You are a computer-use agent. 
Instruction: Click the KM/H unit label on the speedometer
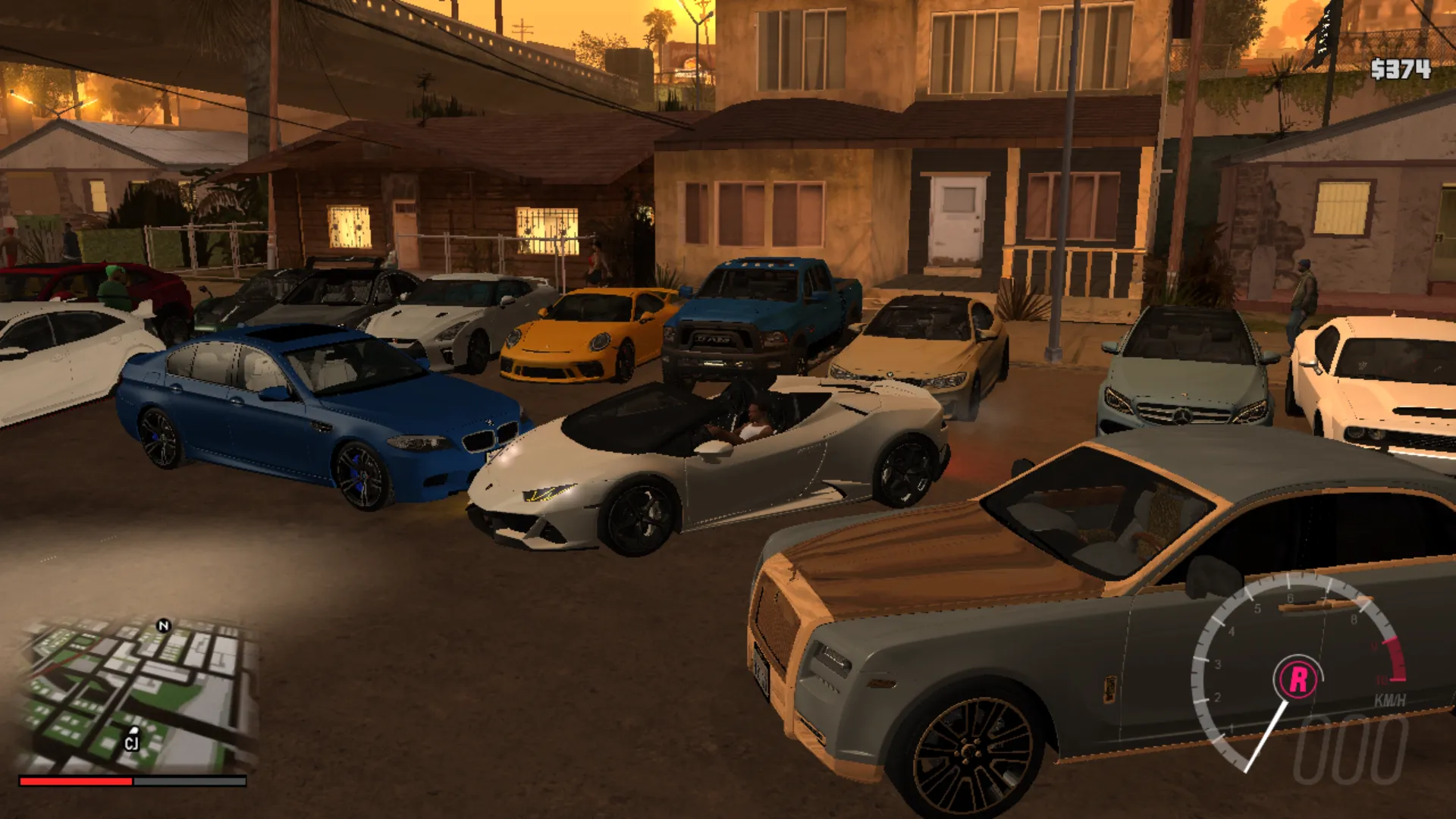1389,701
